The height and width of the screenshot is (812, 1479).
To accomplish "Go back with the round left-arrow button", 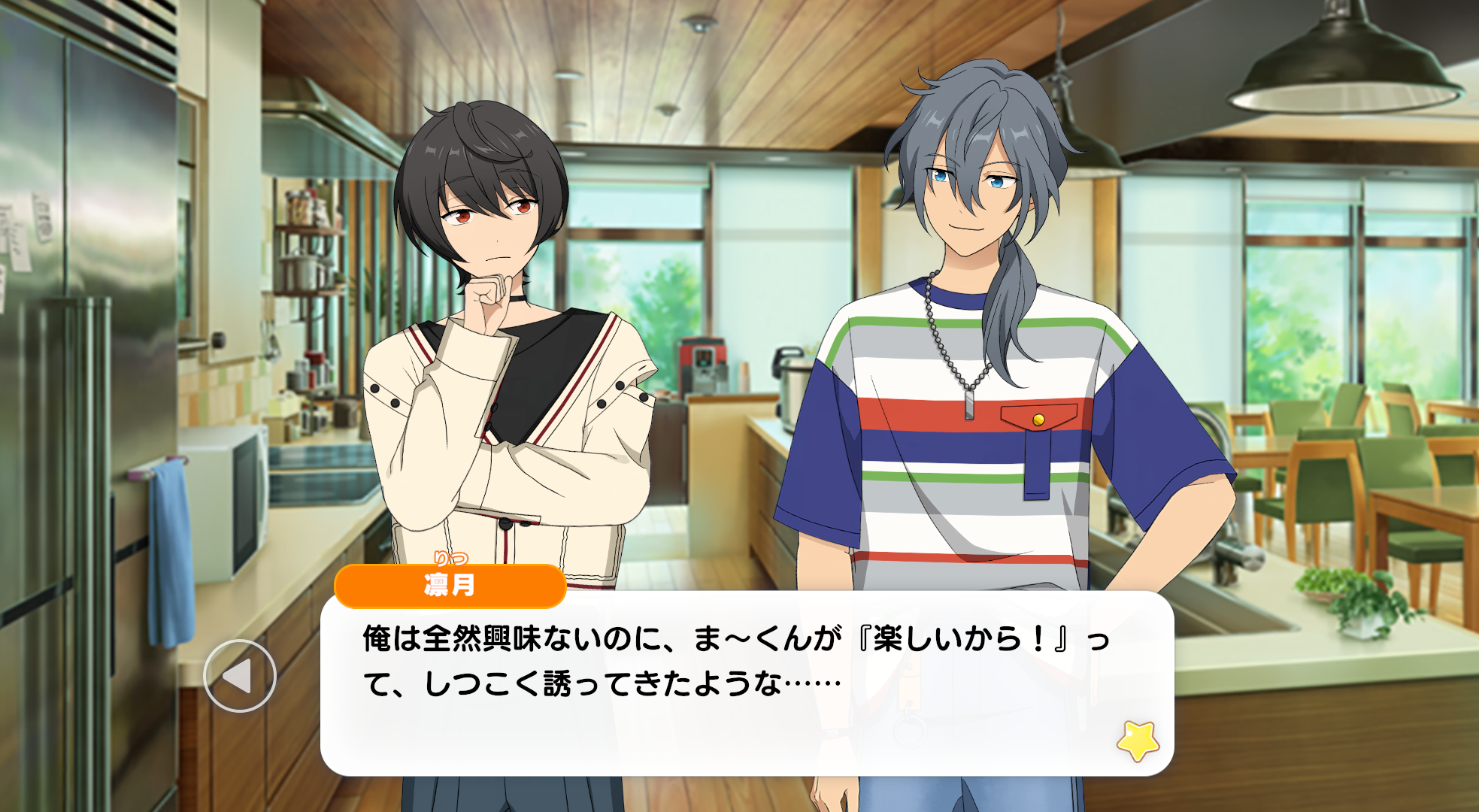I will coord(240,676).
